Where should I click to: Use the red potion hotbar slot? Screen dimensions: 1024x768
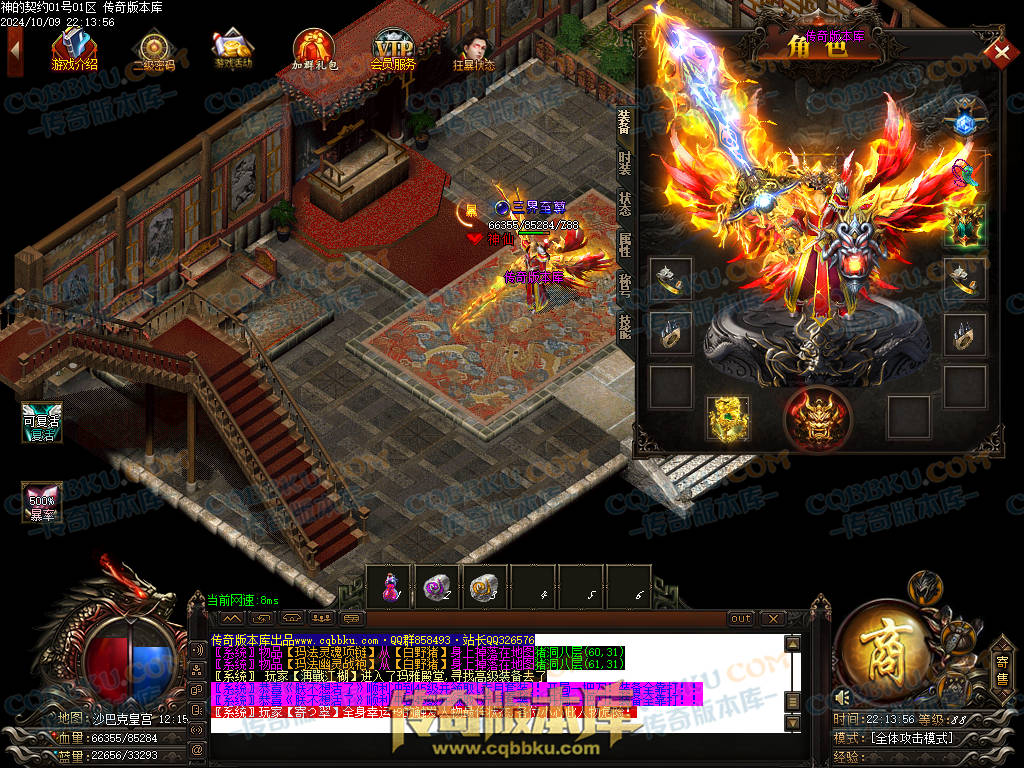390,586
